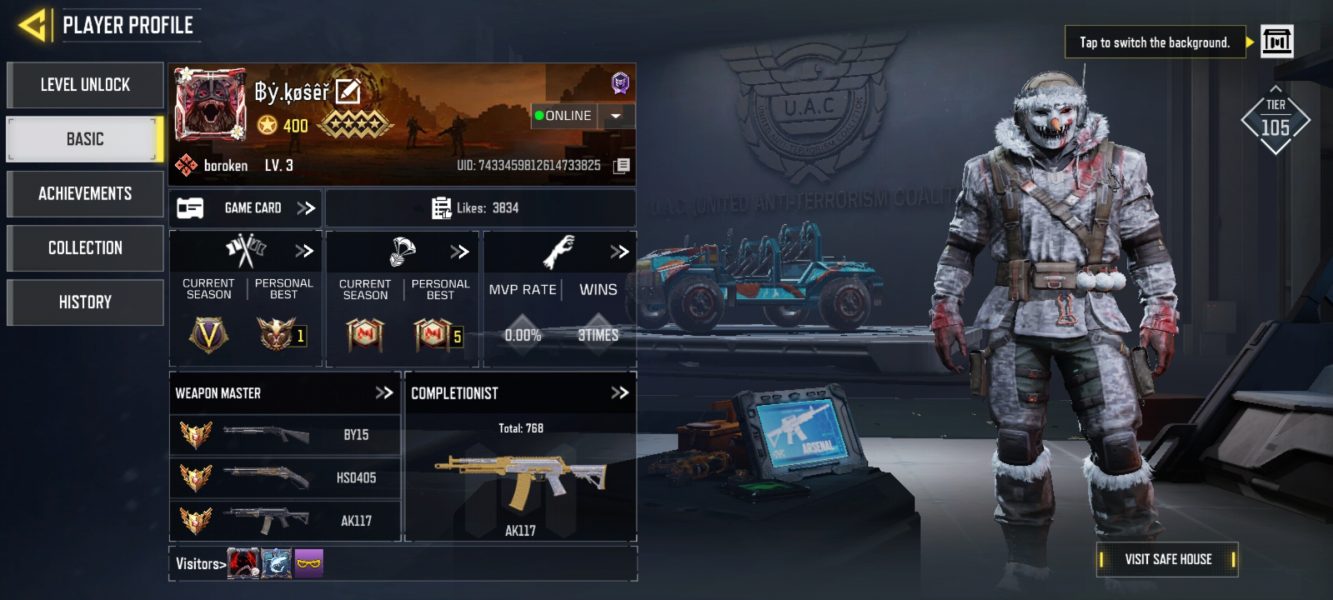Edit the player name with pencil icon

coord(347,92)
